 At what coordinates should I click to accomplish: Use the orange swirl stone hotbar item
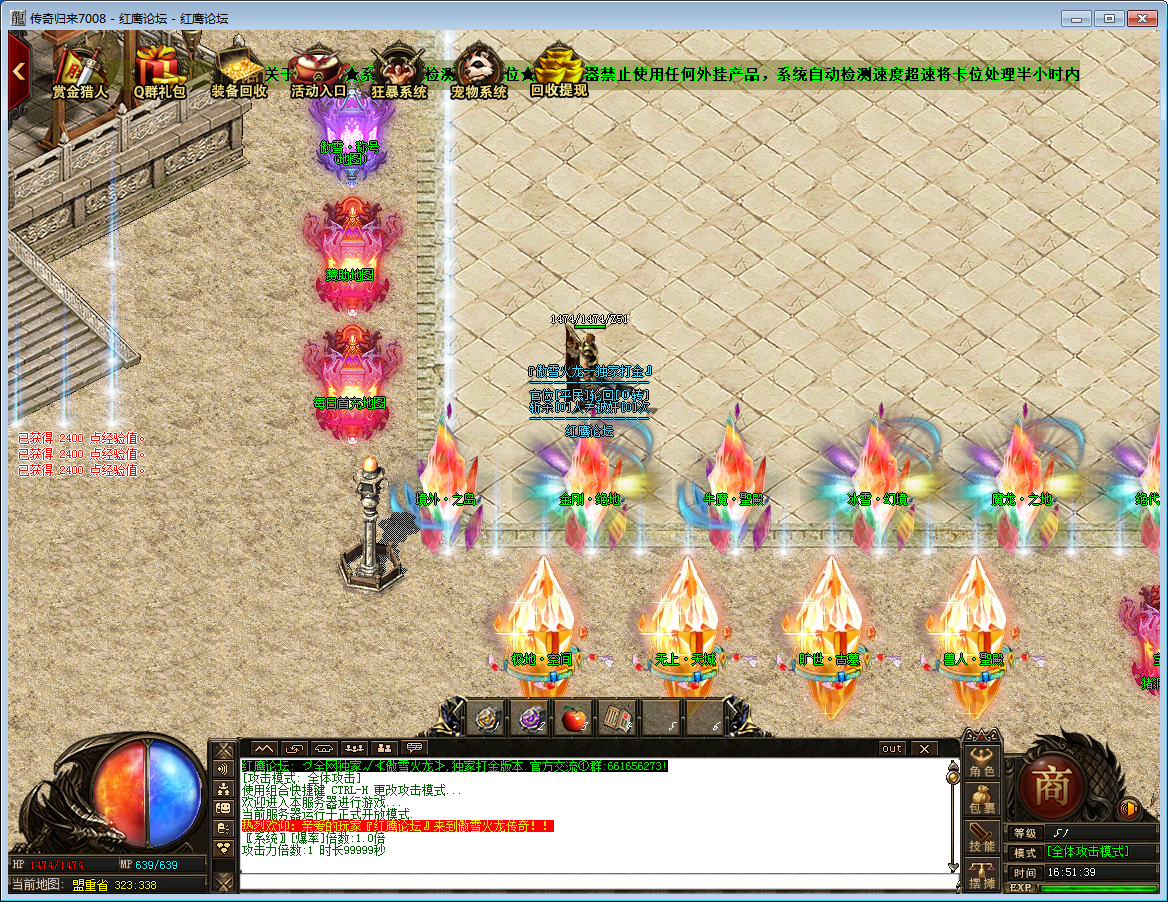coord(489,718)
